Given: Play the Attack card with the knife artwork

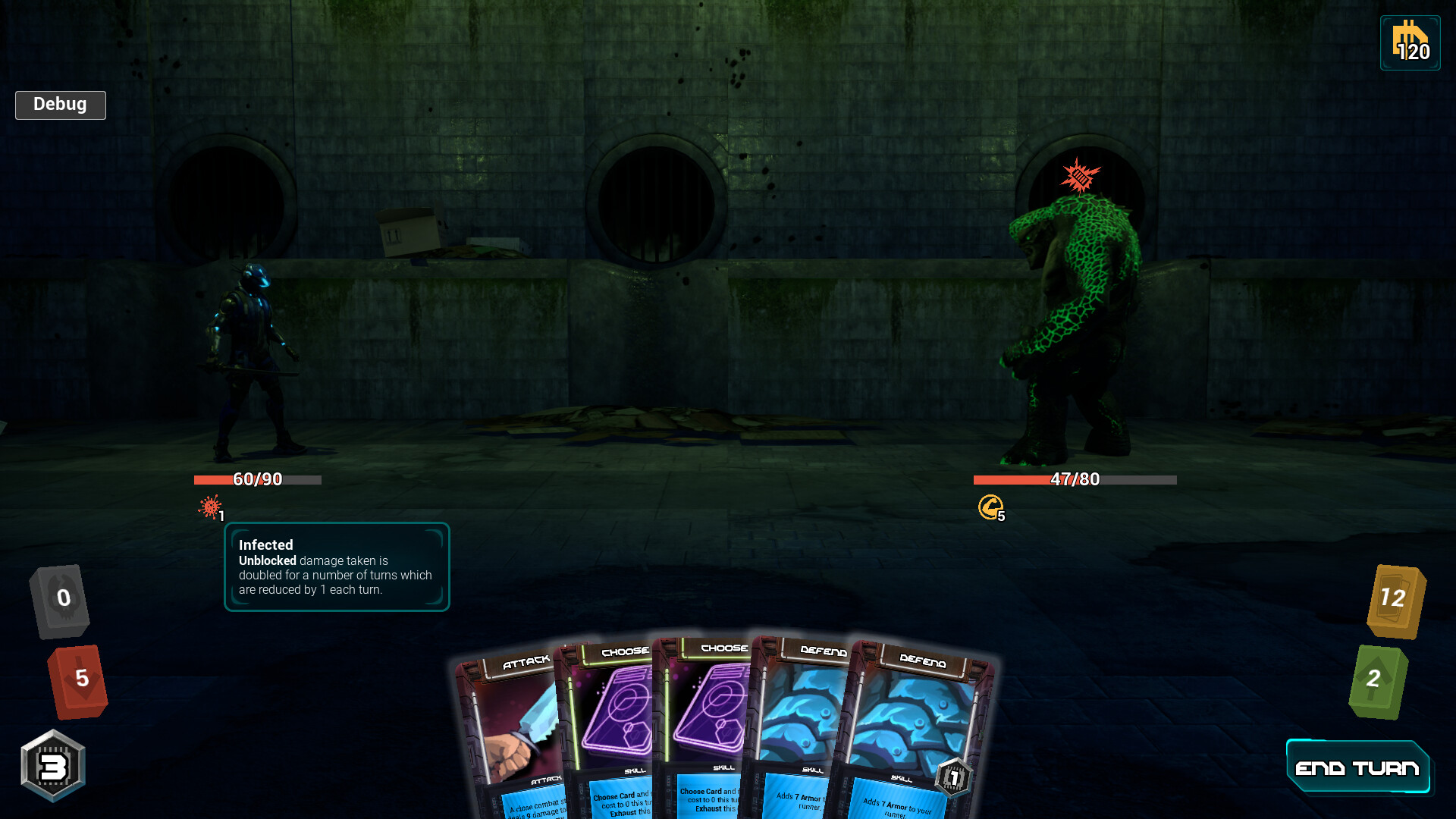Looking at the screenshot, I should (x=512, y=720).
